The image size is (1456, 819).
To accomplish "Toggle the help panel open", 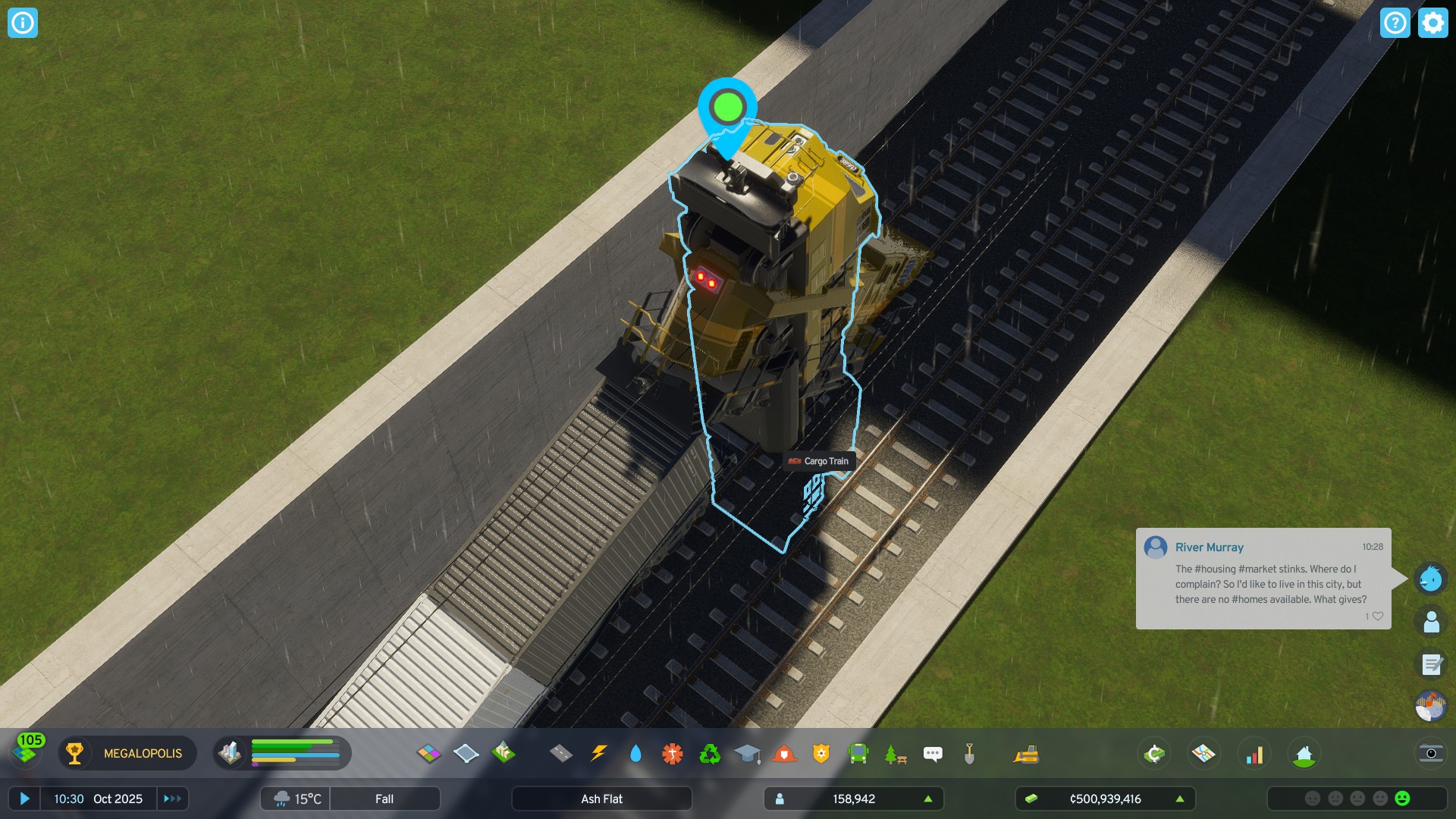I will 1395,23.
